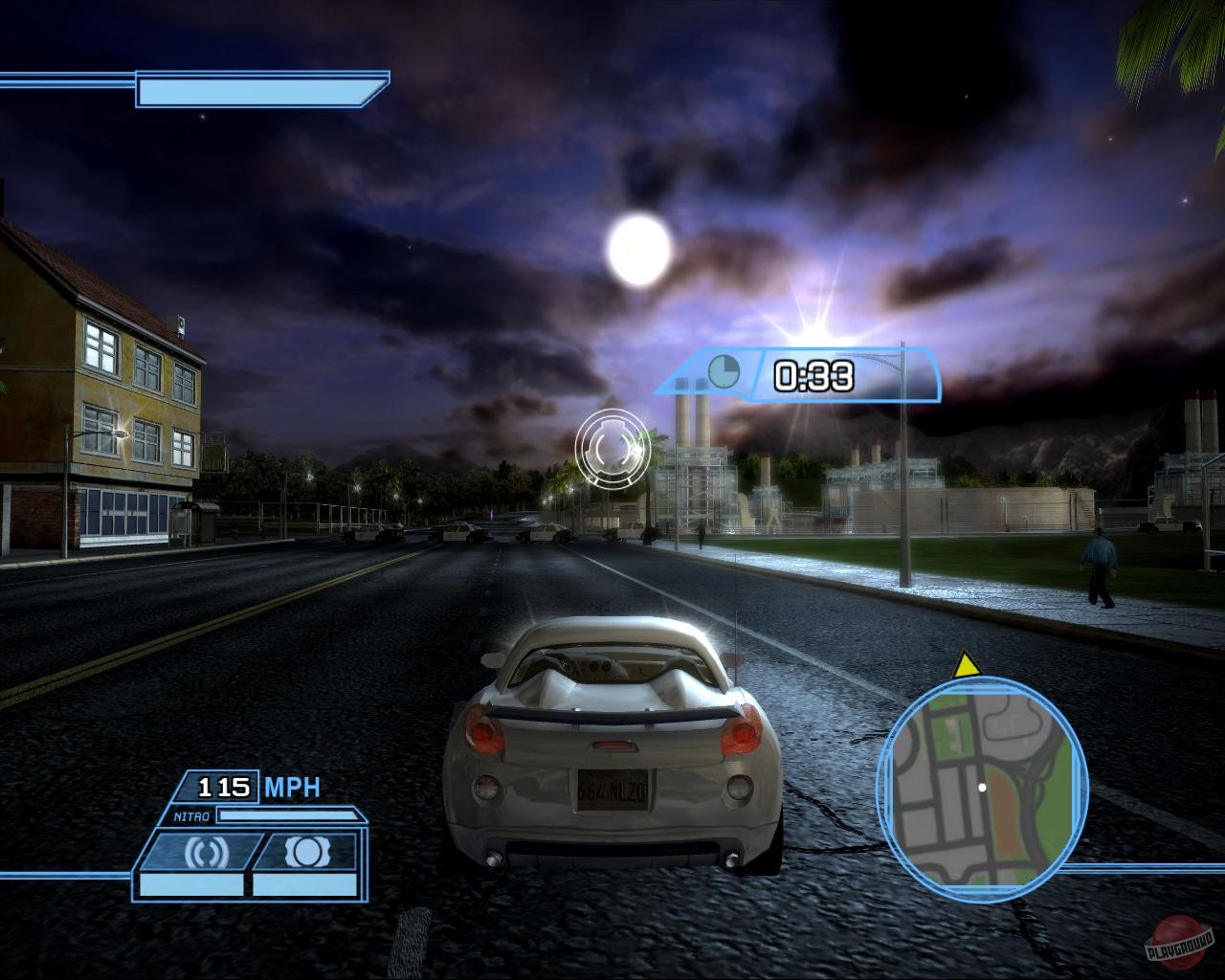Screen dimensions: 1225x980
Task: Click the nitro gauge bar
Action: pyautogui.click(x=287, y=814)
